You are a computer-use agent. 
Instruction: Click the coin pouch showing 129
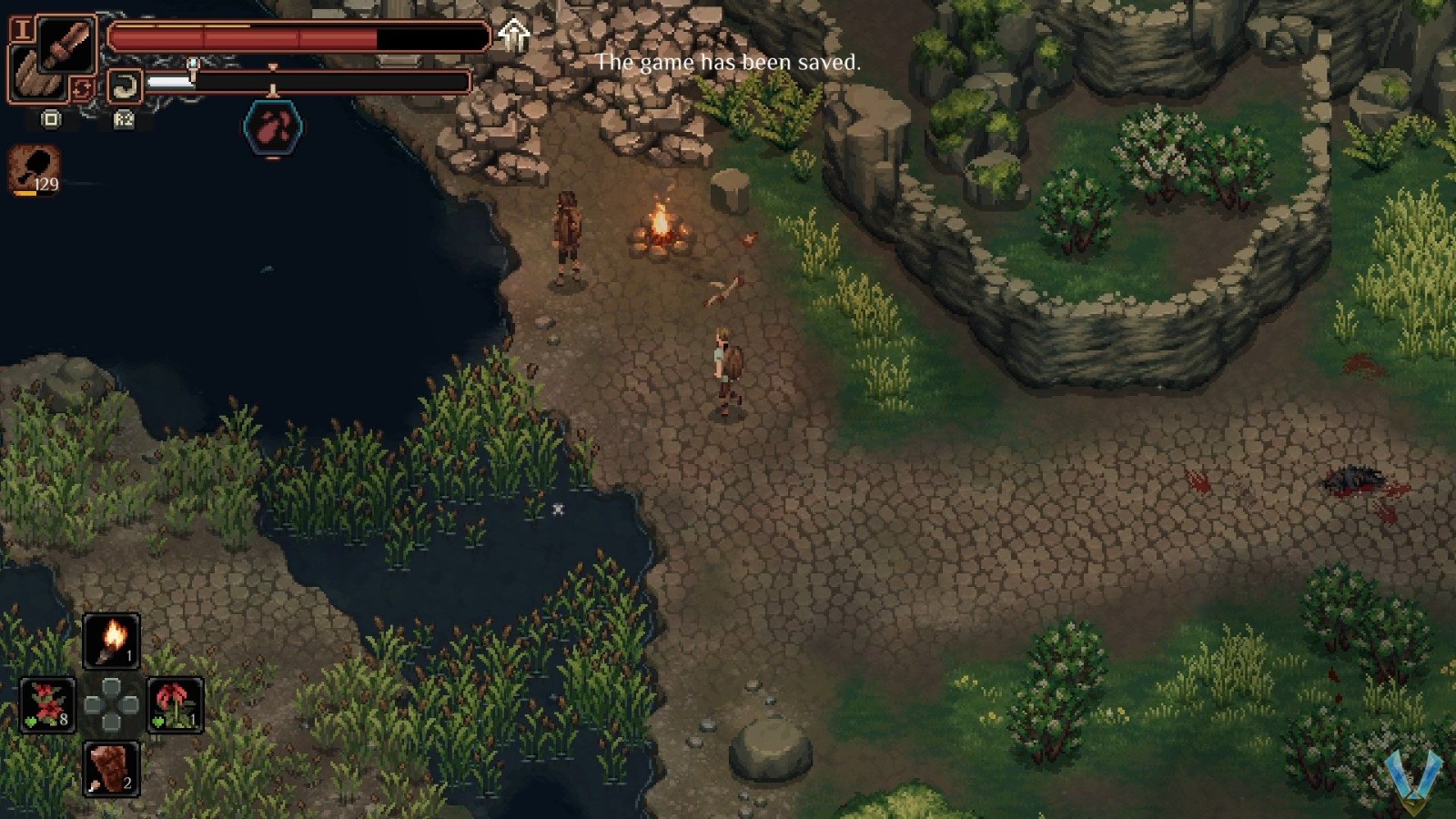point(34,168)
